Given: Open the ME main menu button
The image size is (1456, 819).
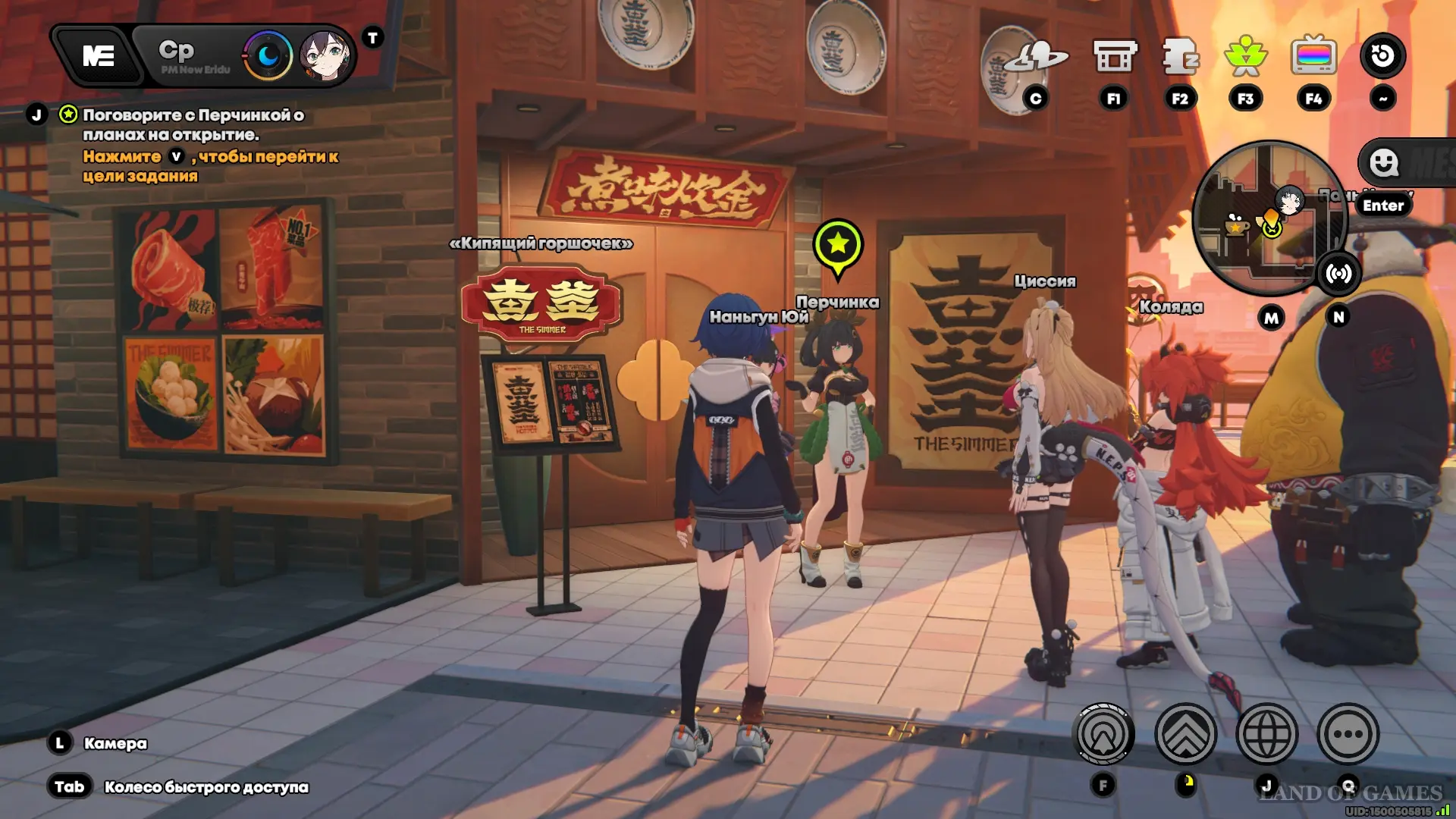Looking at the screenshot, I should pyautogui.click(x=99, y=55).
